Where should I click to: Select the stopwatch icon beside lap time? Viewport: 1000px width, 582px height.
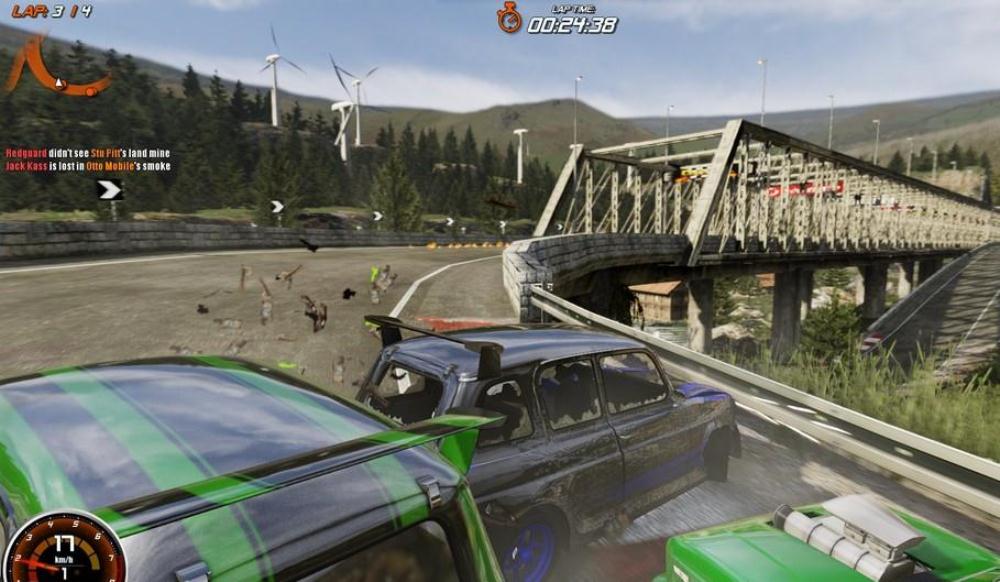coord(510,18)
